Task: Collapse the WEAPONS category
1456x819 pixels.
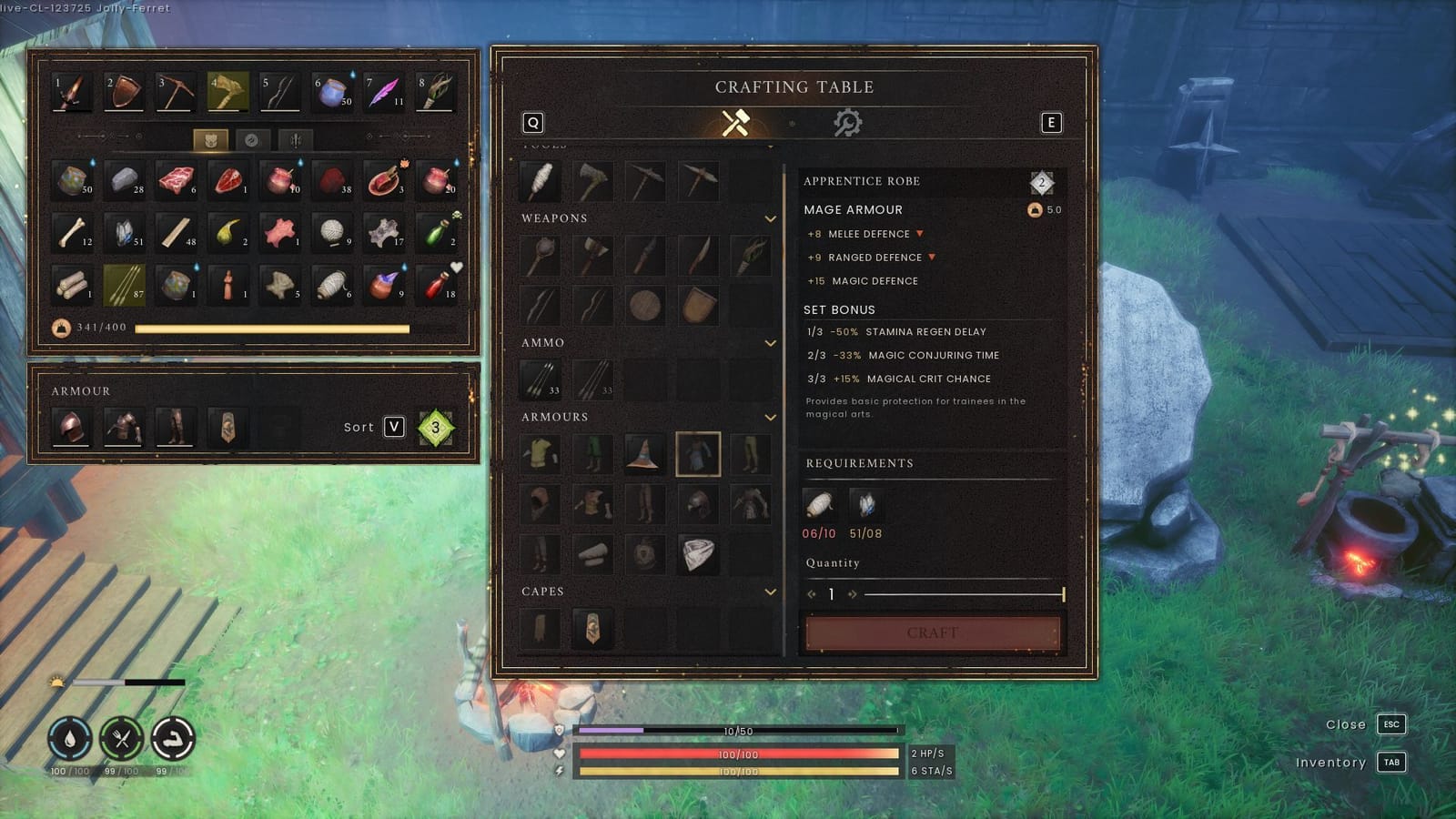Action: click(x=772, y=219)
